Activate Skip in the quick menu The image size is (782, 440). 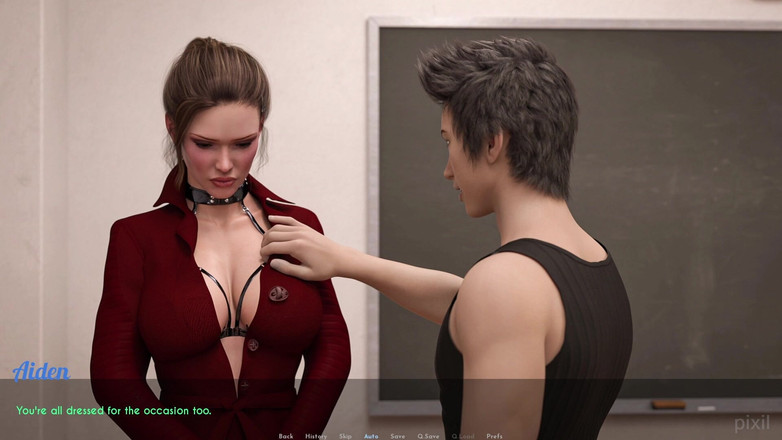point(345,436)
